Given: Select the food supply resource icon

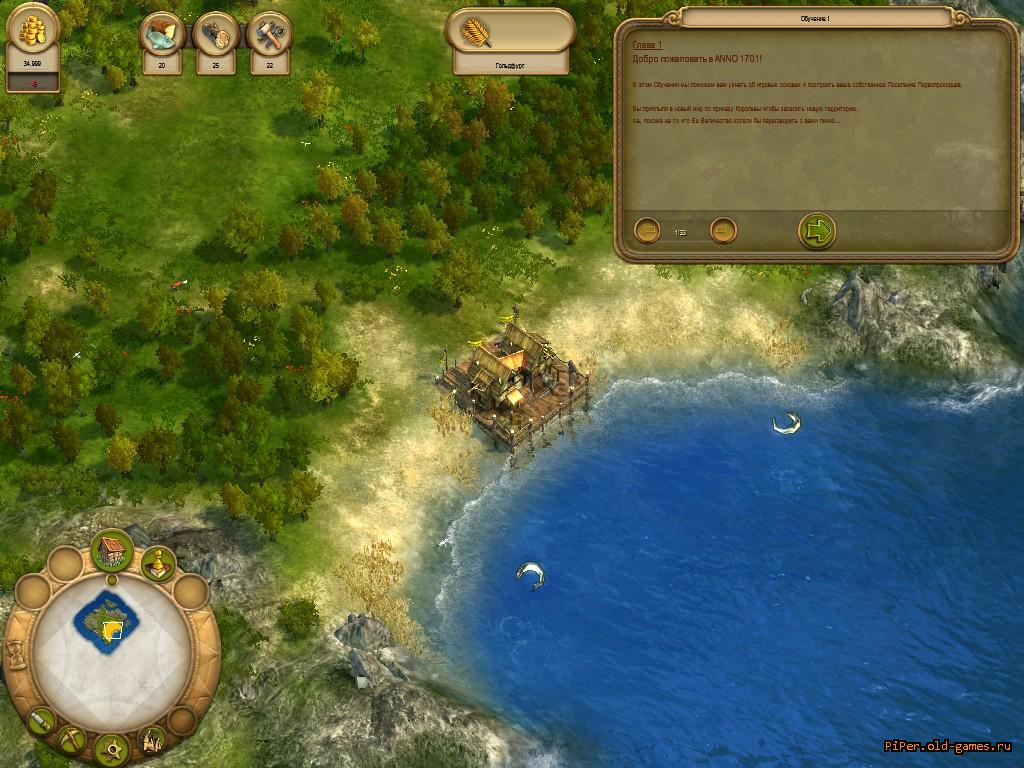Looking at the screenshot, I should click(x=161, y=35).
